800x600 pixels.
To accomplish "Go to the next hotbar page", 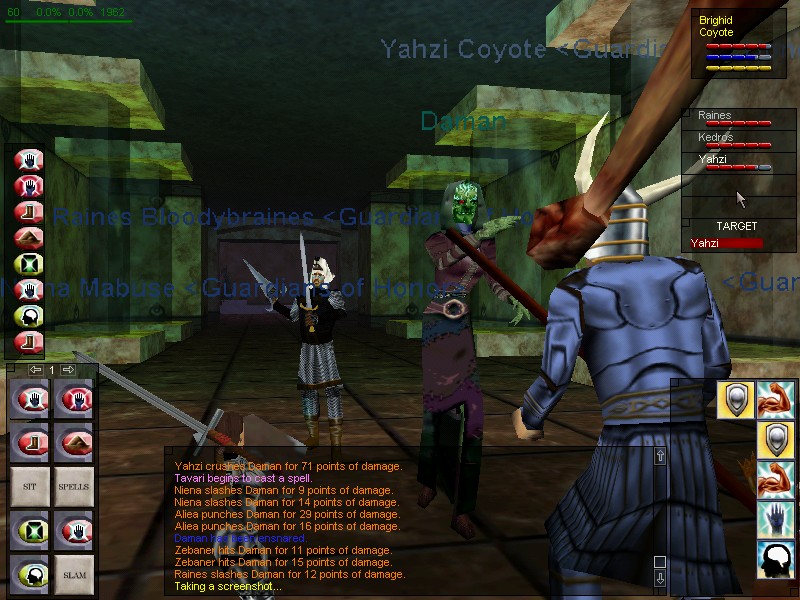I will (69, 370).
